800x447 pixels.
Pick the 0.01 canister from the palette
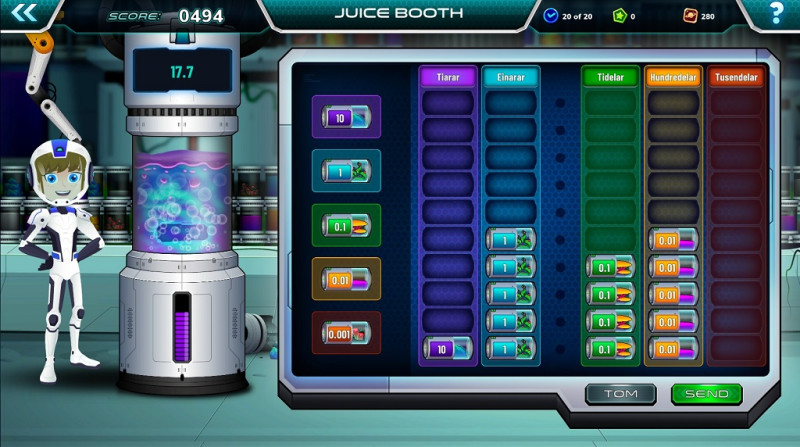coord(346,279)
